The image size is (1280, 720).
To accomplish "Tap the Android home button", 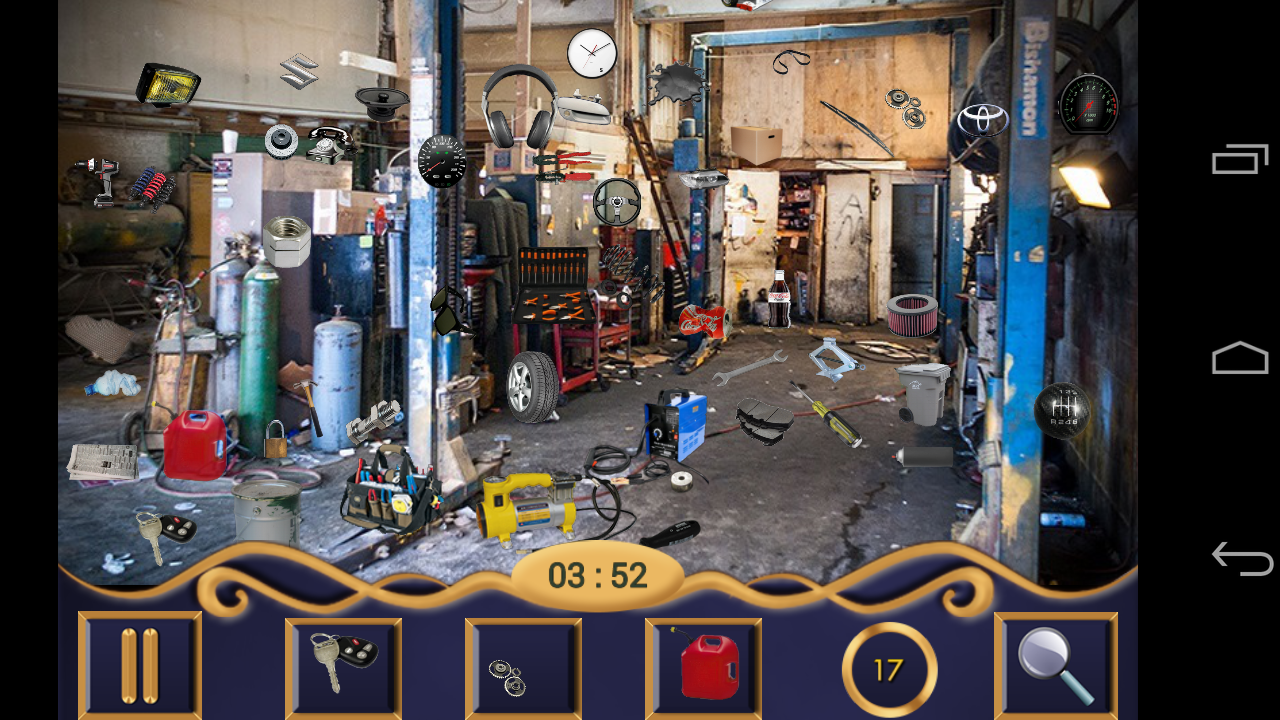I will (1240, 357).
